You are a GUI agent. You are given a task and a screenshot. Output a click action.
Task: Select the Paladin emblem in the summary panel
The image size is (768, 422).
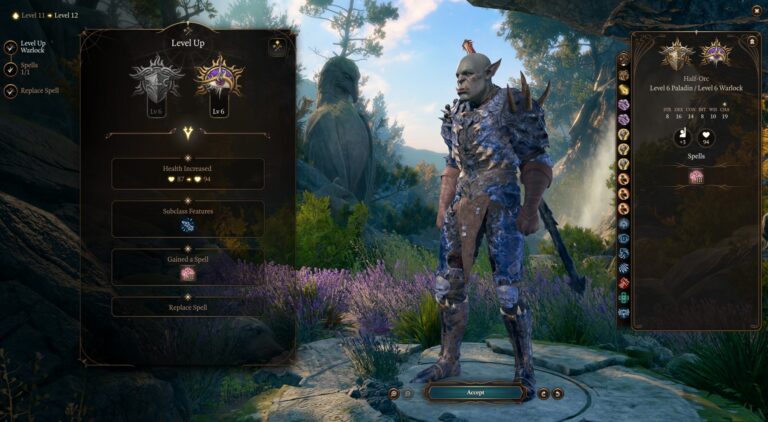click(x=679, y=55)
